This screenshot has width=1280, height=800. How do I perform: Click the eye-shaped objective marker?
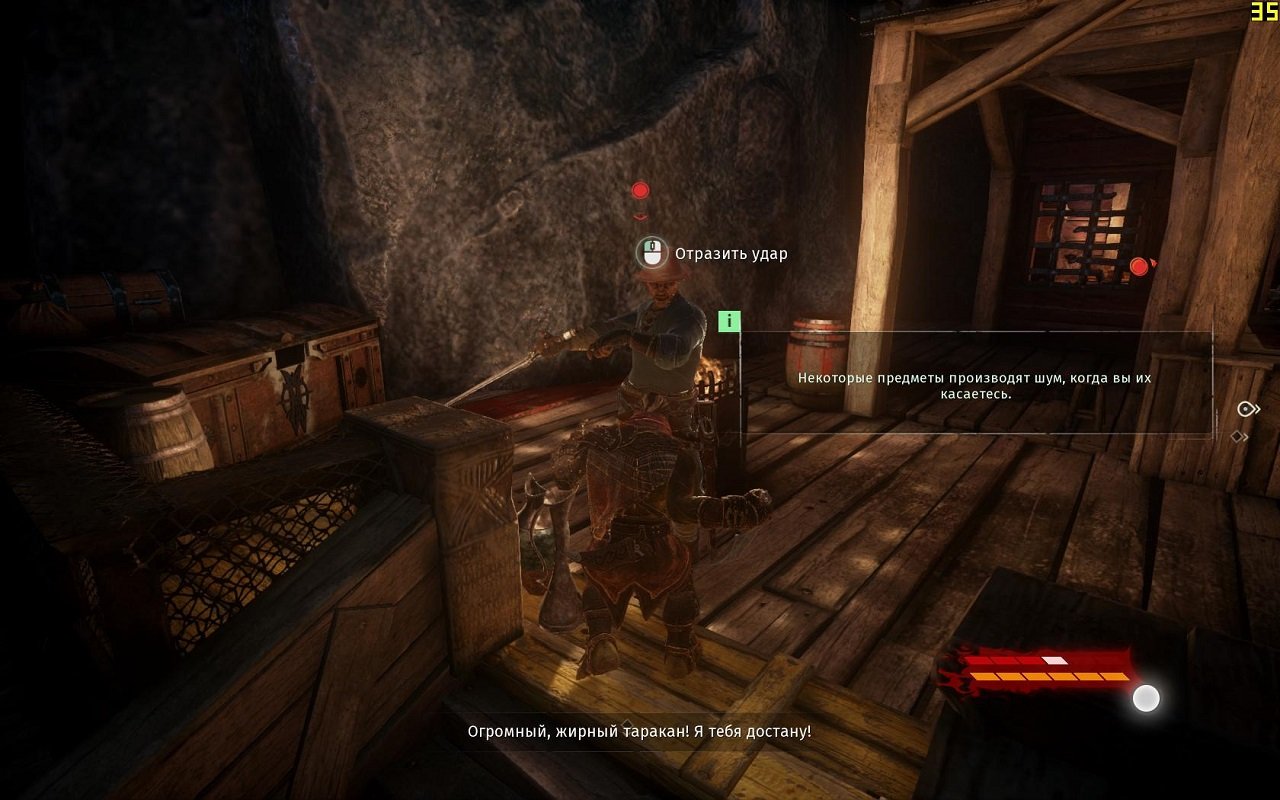pos(1246,409)
